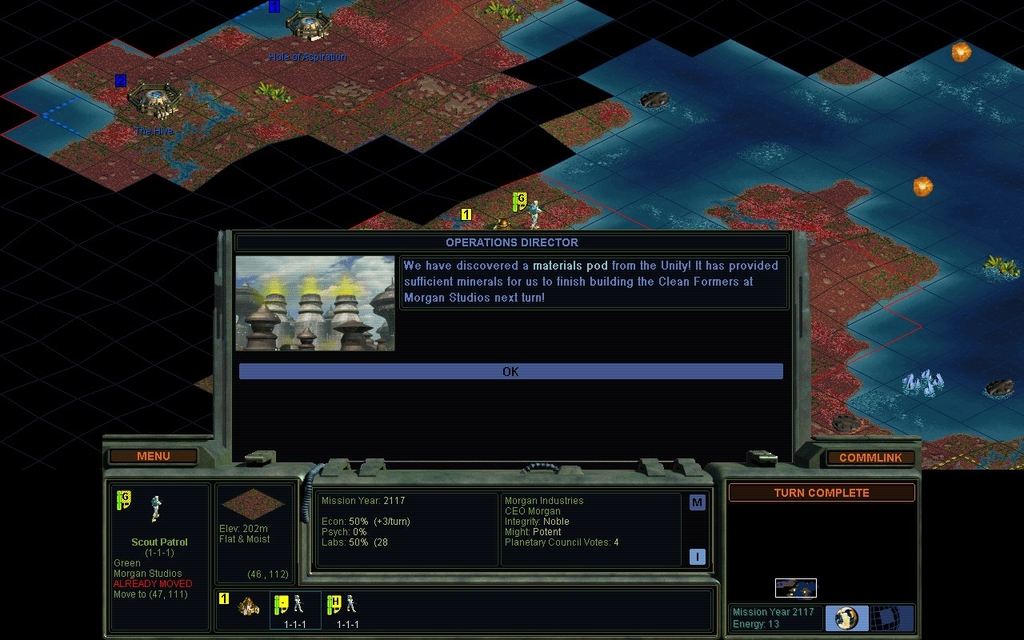
Task: Click the M button in the info panel
Action: point(697,502)
